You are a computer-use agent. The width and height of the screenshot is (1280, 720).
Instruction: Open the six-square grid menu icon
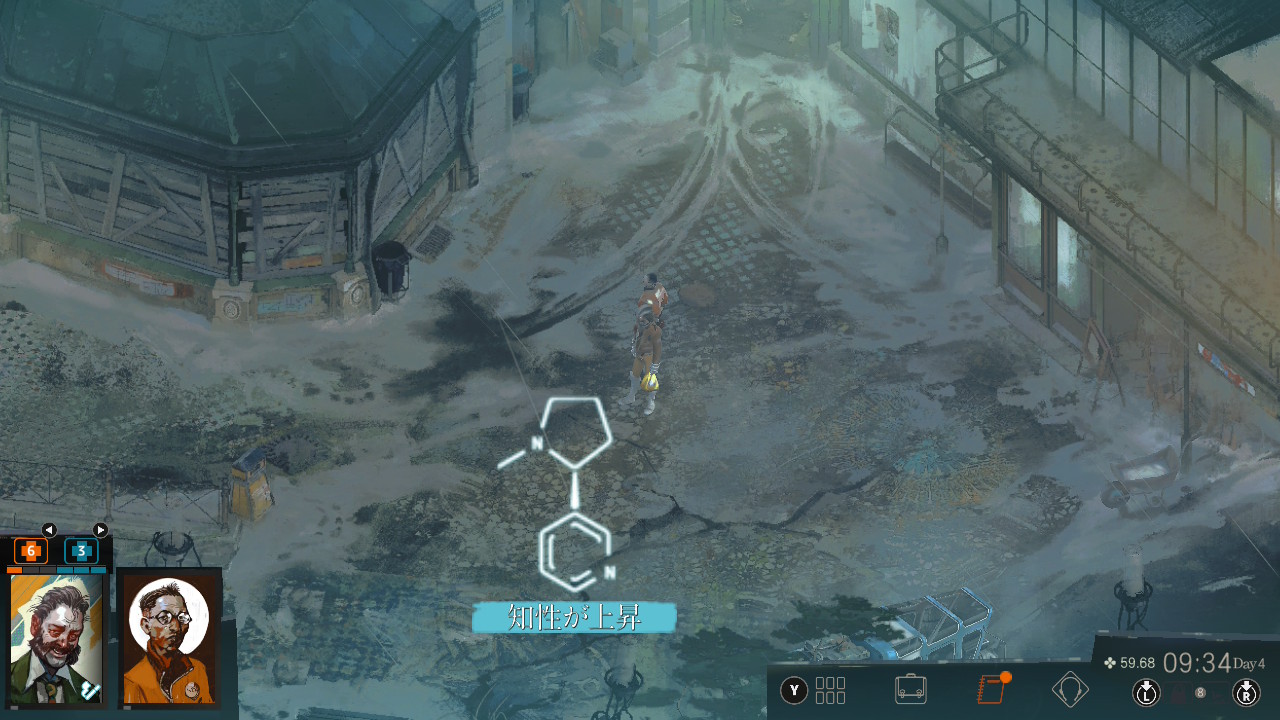pyautogui.click(x=831, y=690)
